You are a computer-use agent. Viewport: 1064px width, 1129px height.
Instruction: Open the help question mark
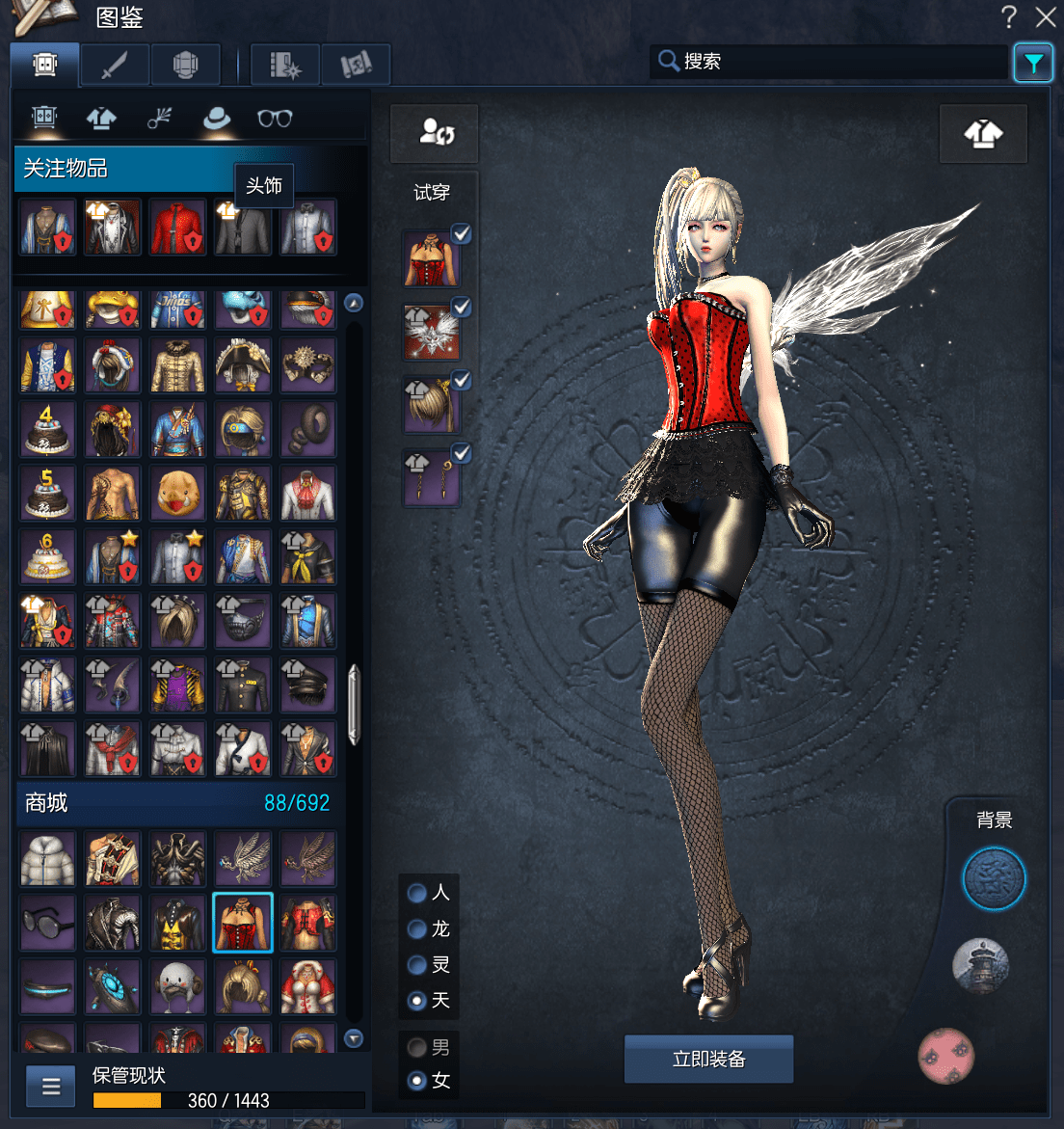tap(1008, 16)
